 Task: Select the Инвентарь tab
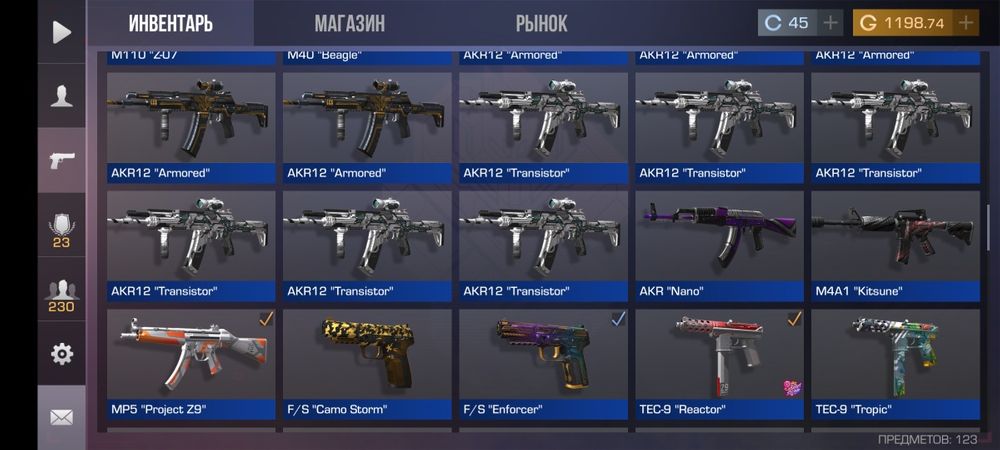pyautogui.click(x=170, y=23)
